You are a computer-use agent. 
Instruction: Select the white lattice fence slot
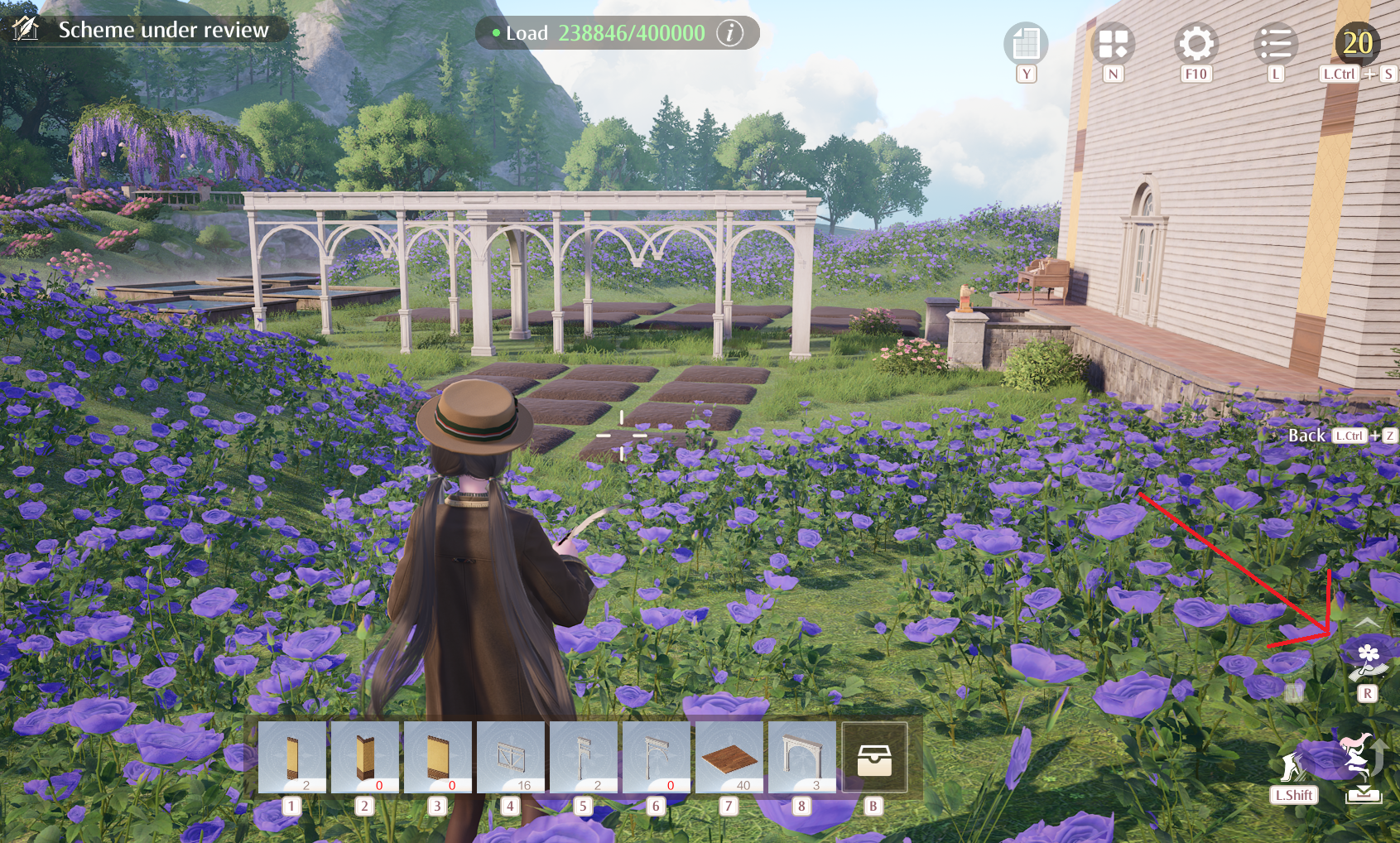(x=511, y=757)
